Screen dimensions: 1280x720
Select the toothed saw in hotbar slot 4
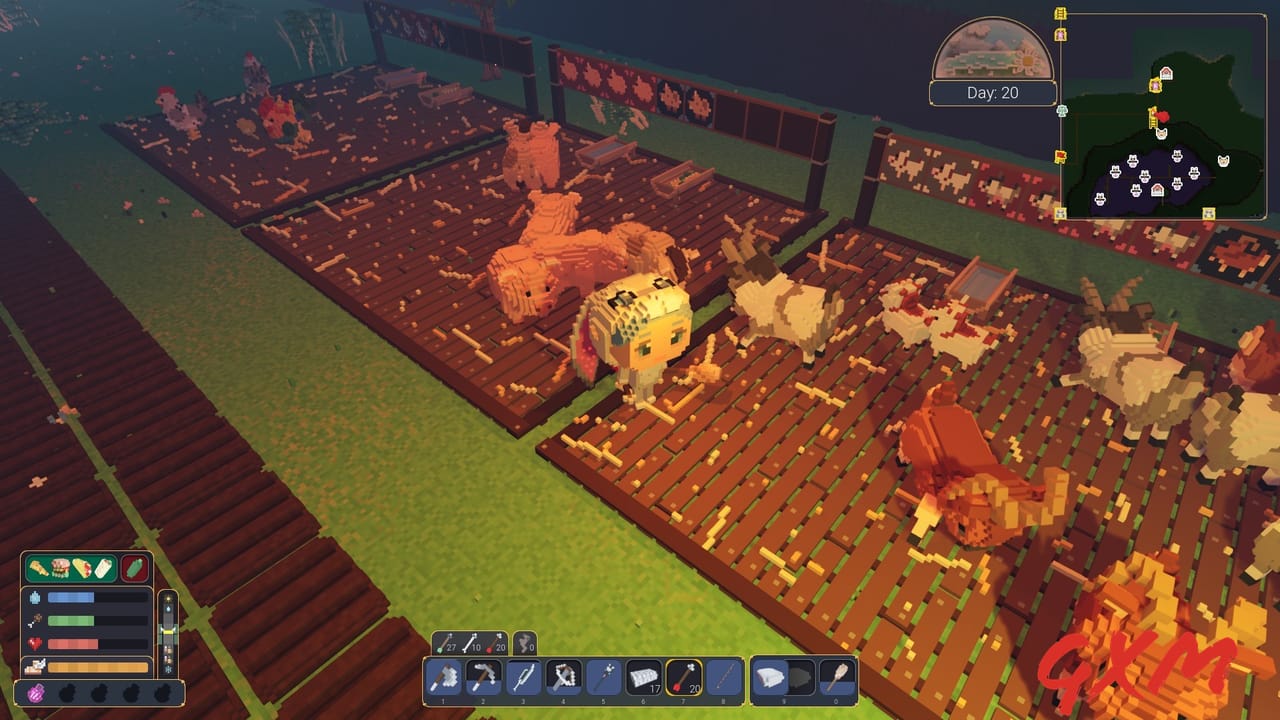pos(561,676)
